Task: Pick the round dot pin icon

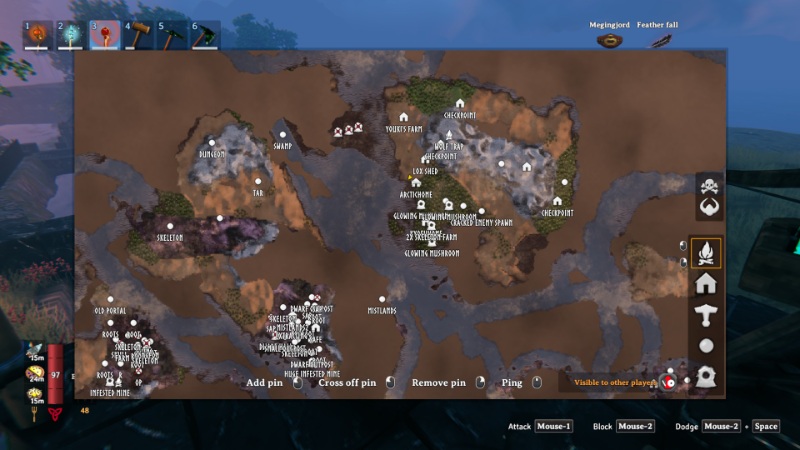Action: point(705,346)
